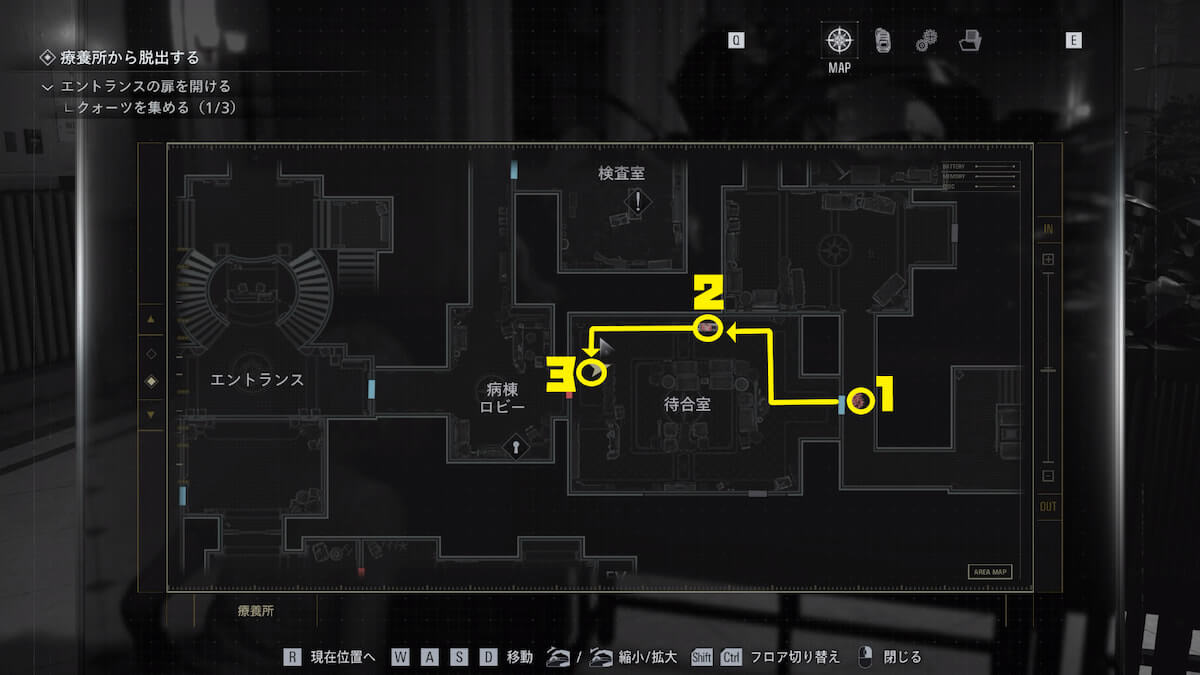The width and height of the screenshot is (1200, 675).
Task: Select the highlighted current floor diamond
Action: 151,381
